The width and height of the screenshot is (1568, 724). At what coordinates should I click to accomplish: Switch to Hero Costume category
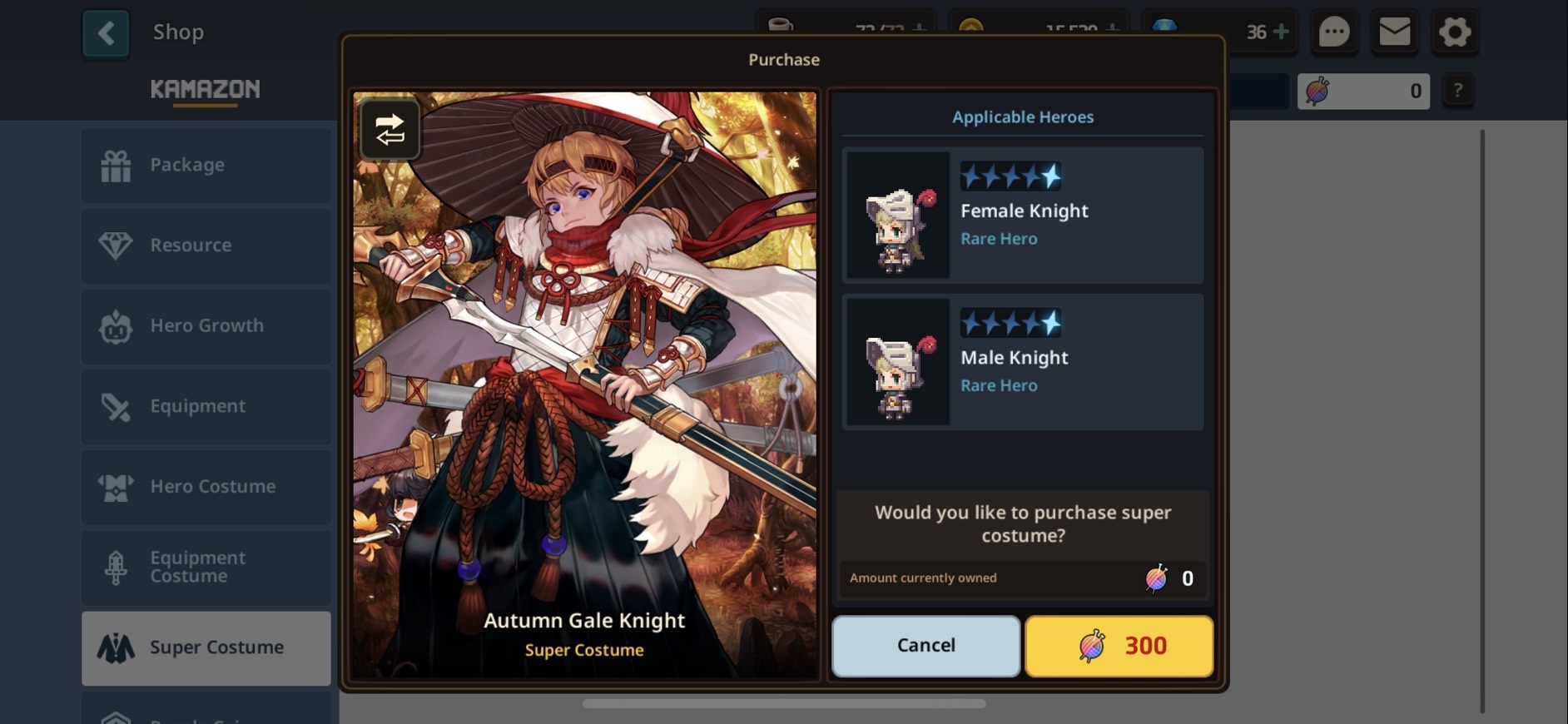(206, 487)
